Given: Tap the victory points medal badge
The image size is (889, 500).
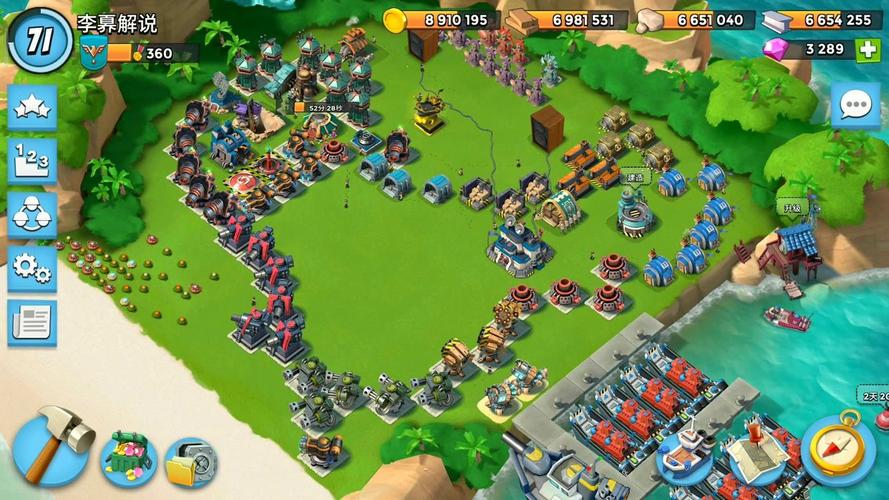Looking at the screenshot, I should coord(93,53).
